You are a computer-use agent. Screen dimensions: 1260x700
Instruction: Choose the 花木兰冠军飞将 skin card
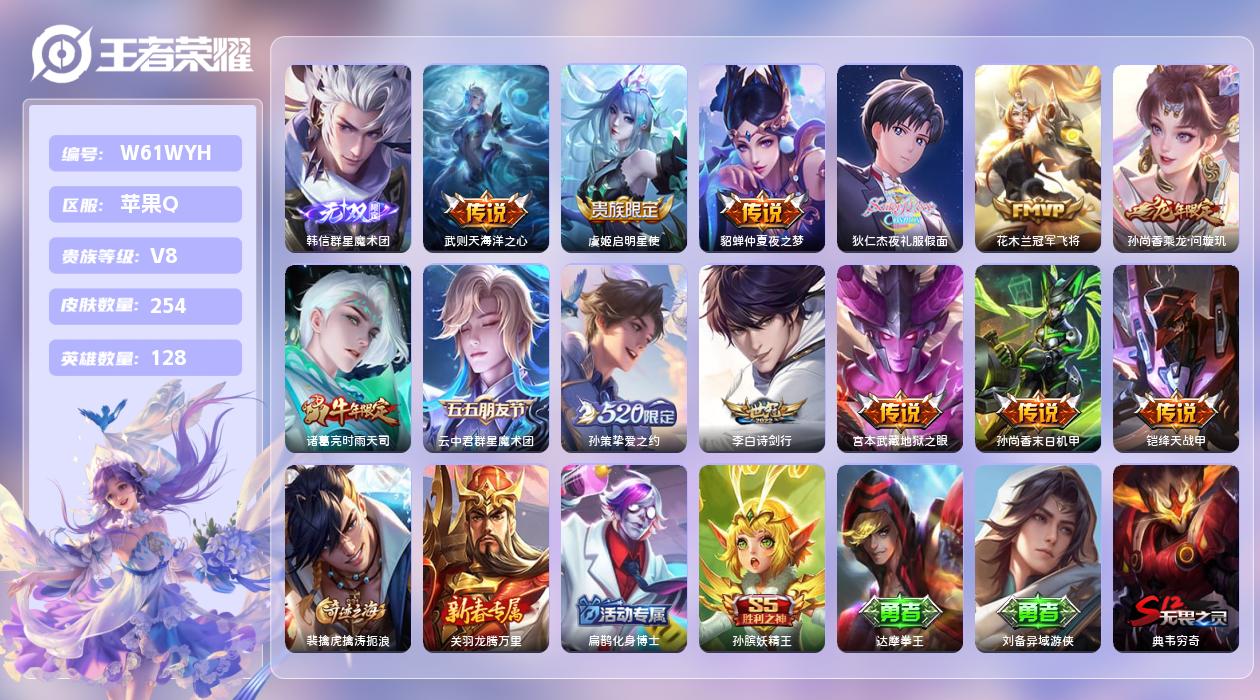tap(1037, 158)
